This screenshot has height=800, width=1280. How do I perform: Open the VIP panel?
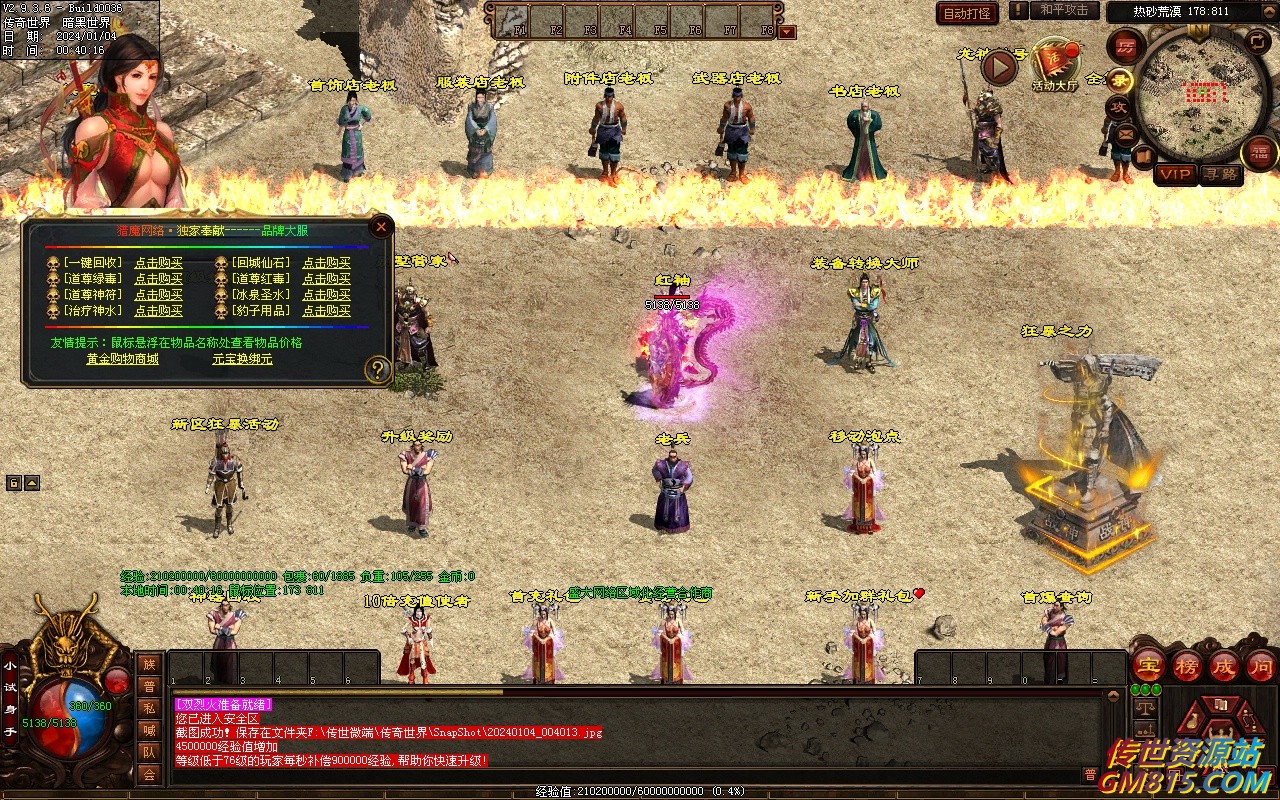point(1175,174)
